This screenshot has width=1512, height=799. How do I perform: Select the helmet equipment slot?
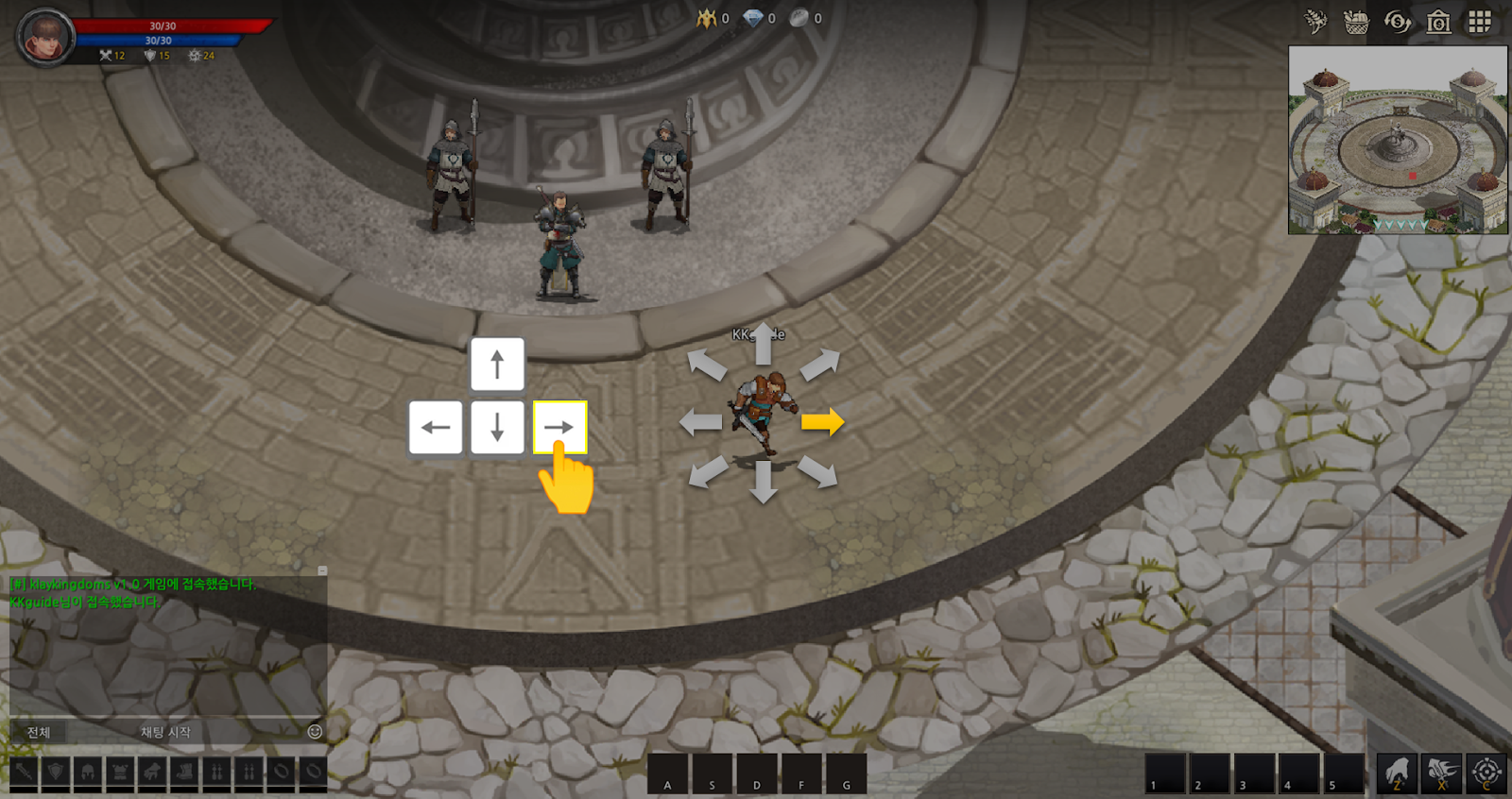[88, 772]
